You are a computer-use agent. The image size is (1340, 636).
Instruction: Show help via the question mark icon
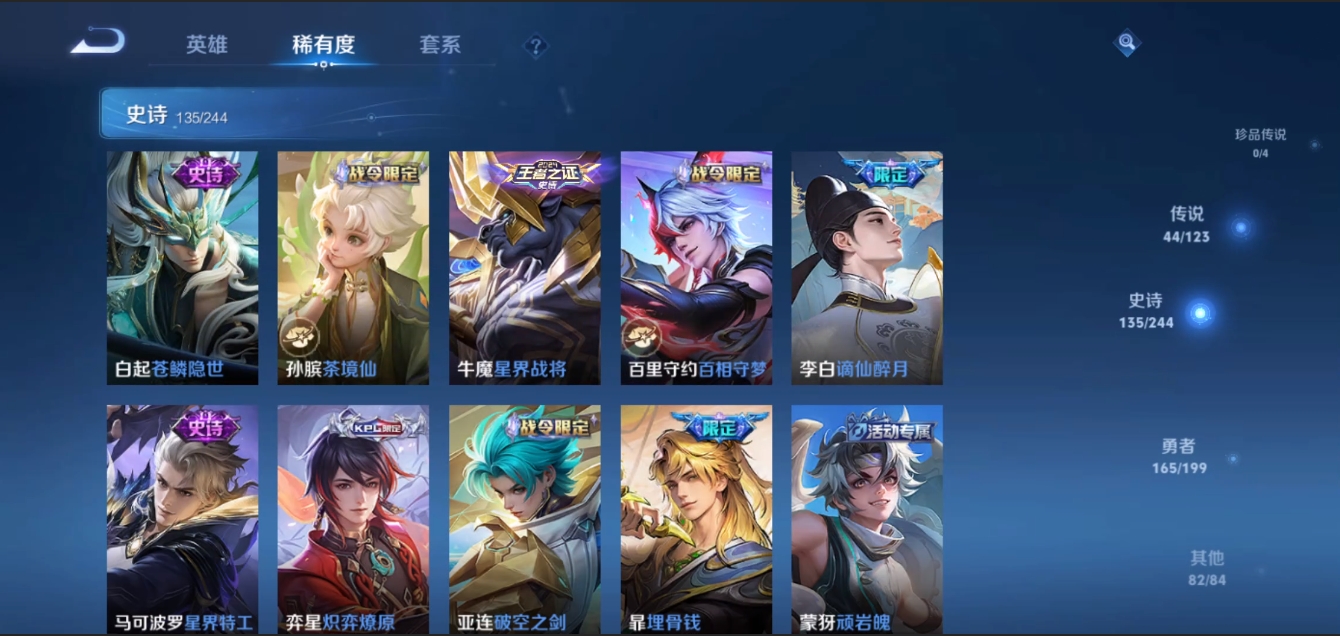click(536, 46)
